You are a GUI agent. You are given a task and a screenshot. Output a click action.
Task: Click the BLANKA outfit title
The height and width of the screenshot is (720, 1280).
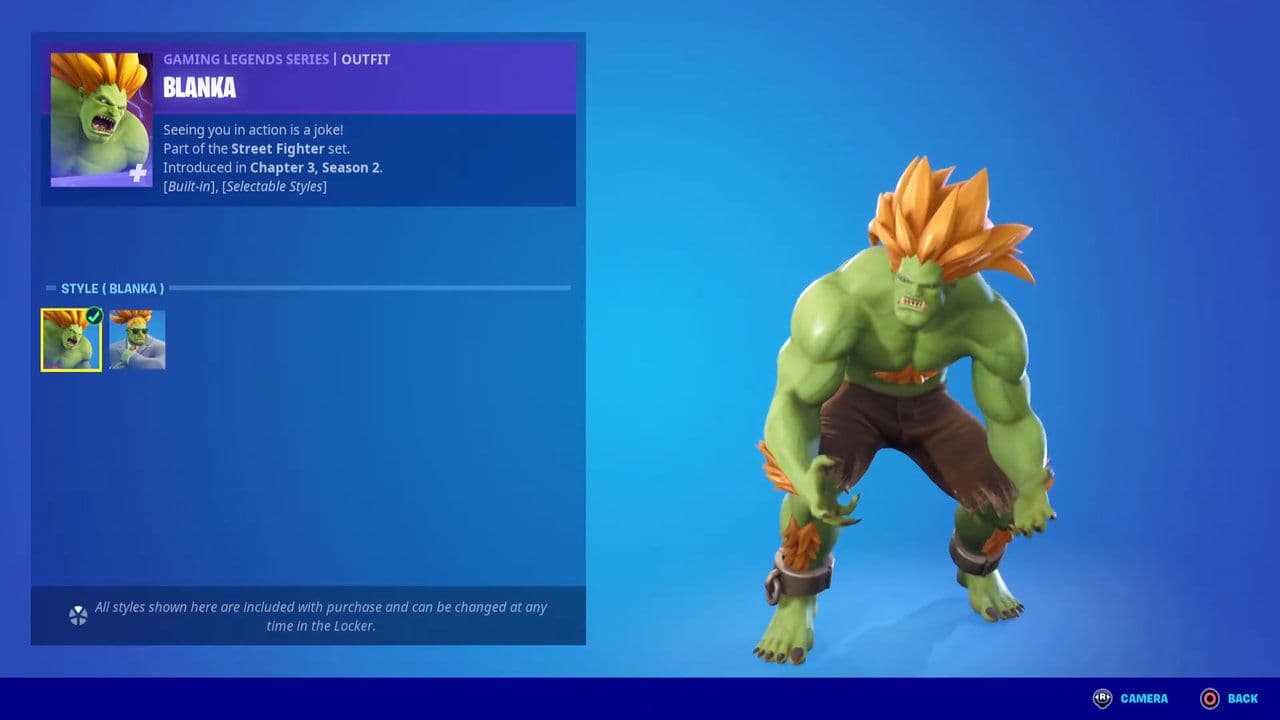click(x=199, y=88)
